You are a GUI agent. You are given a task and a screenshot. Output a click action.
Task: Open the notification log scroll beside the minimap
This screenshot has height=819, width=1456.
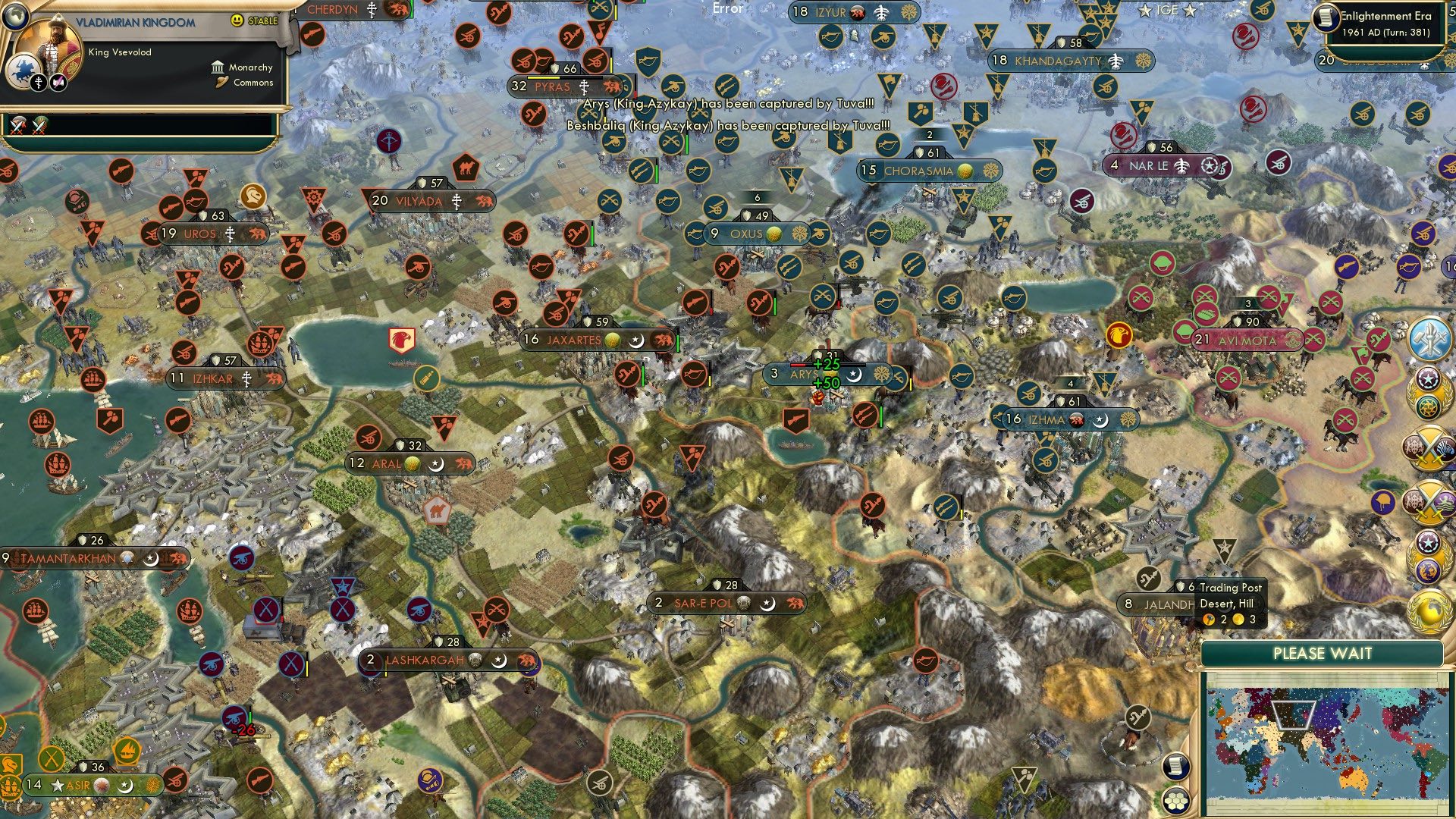click(x=1176, y=767)
